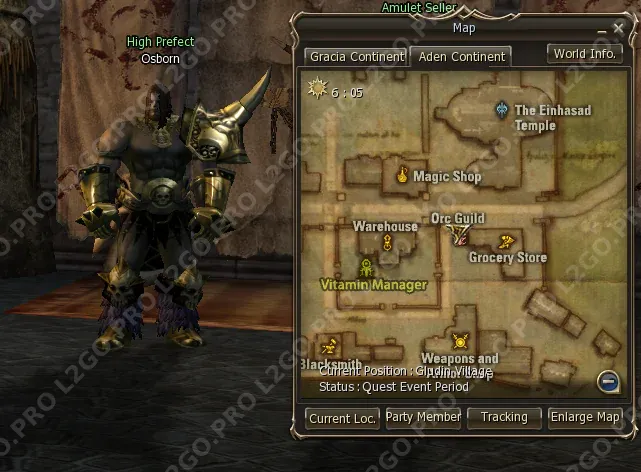Choose the Grocery Store marker
The width and height of the screenshot is (641, 472).
[x=506, y=241]
